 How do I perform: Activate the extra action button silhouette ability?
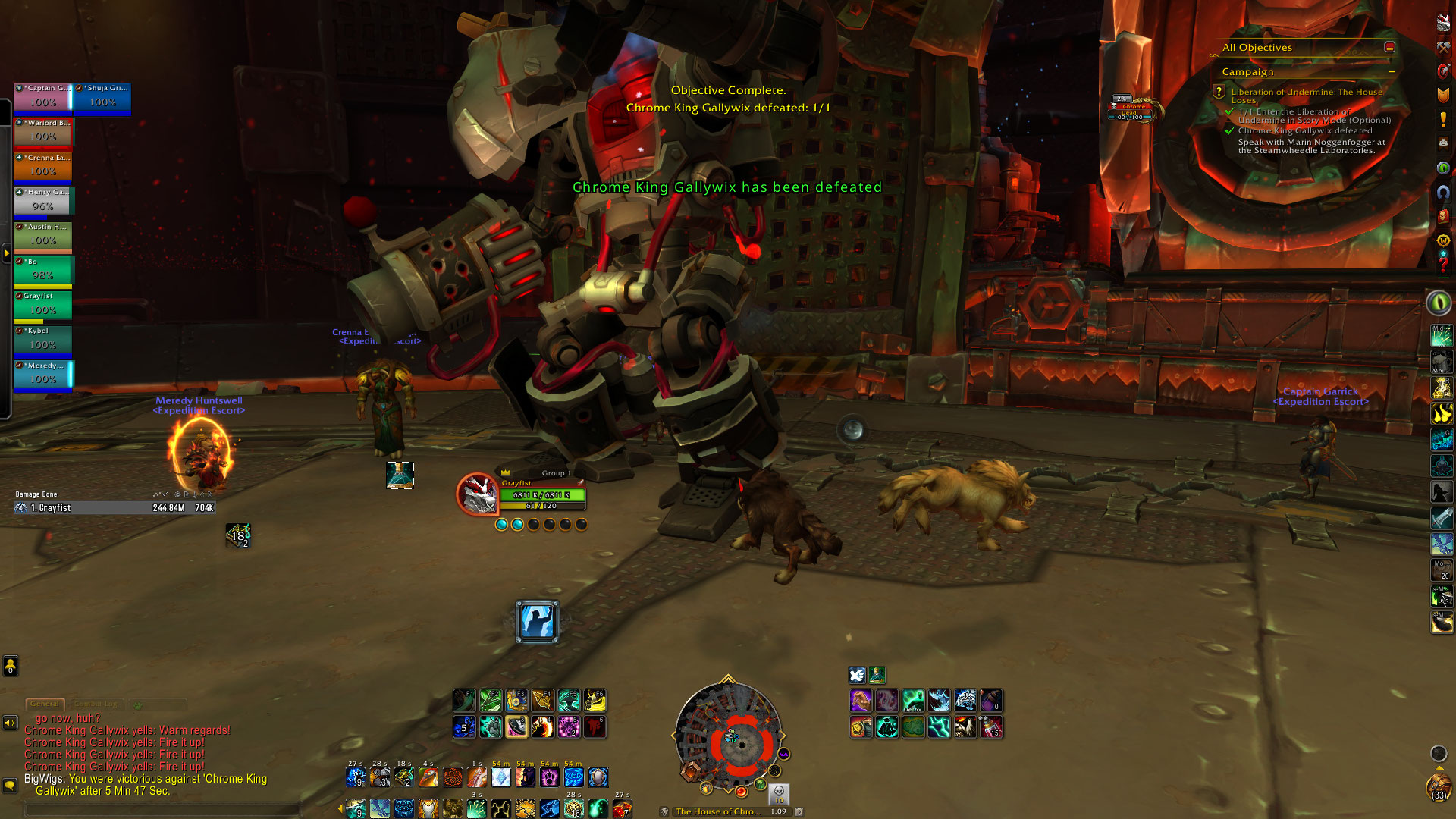click(x=537, y=622)
